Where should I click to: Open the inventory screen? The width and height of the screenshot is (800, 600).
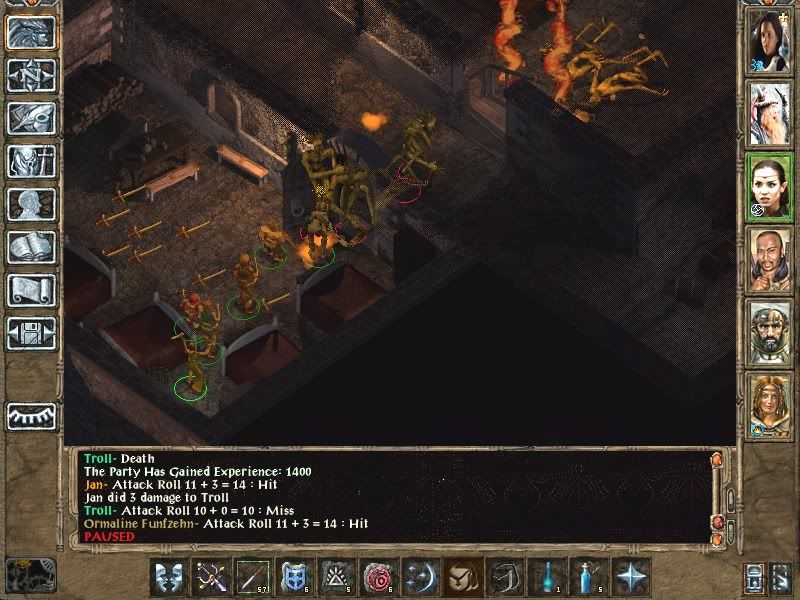31,161
